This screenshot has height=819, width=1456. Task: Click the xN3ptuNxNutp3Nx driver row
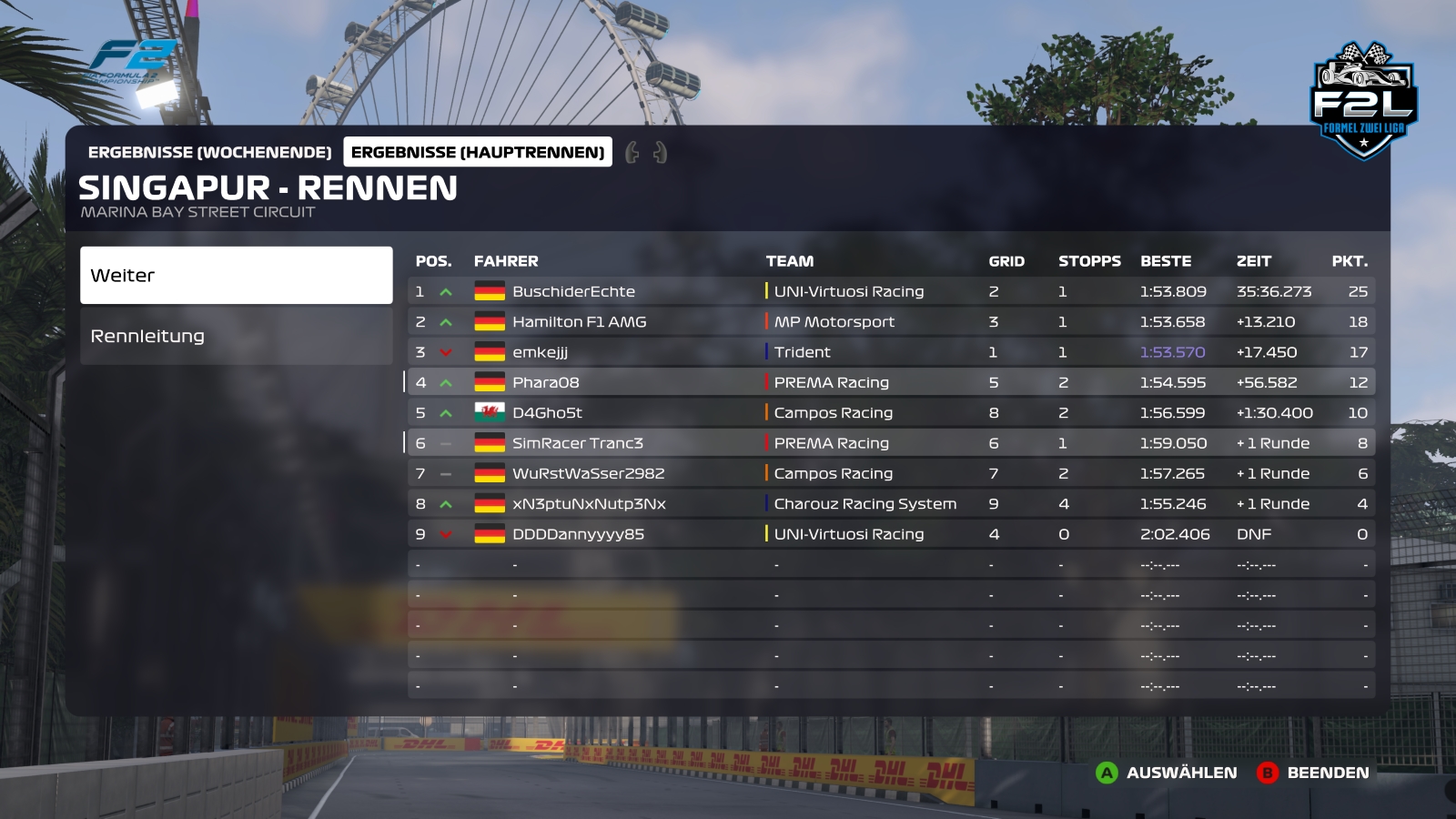coord(890,503)
